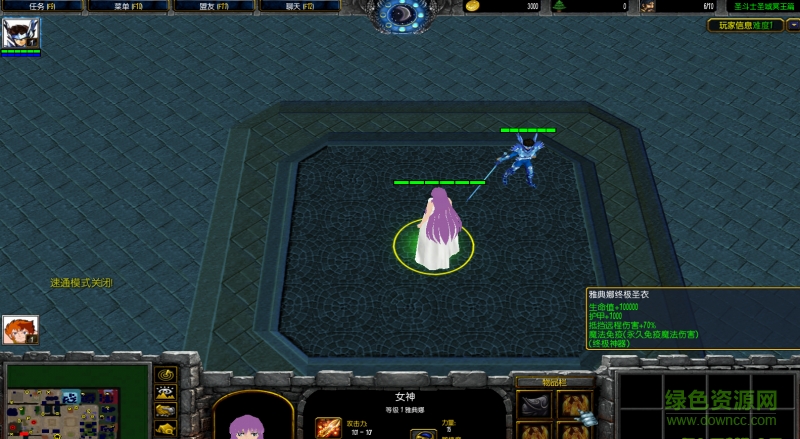Click the gold coin resource icon

tap(472, 6)
